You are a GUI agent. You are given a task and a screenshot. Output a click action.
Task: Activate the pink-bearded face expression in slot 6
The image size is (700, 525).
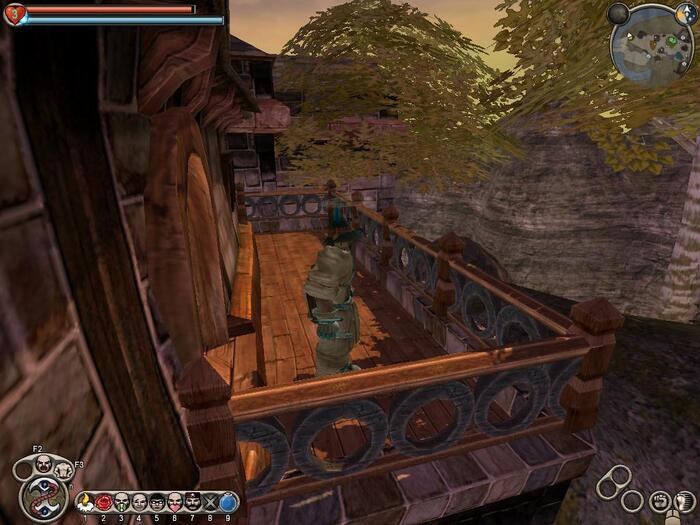pos(175,501)
